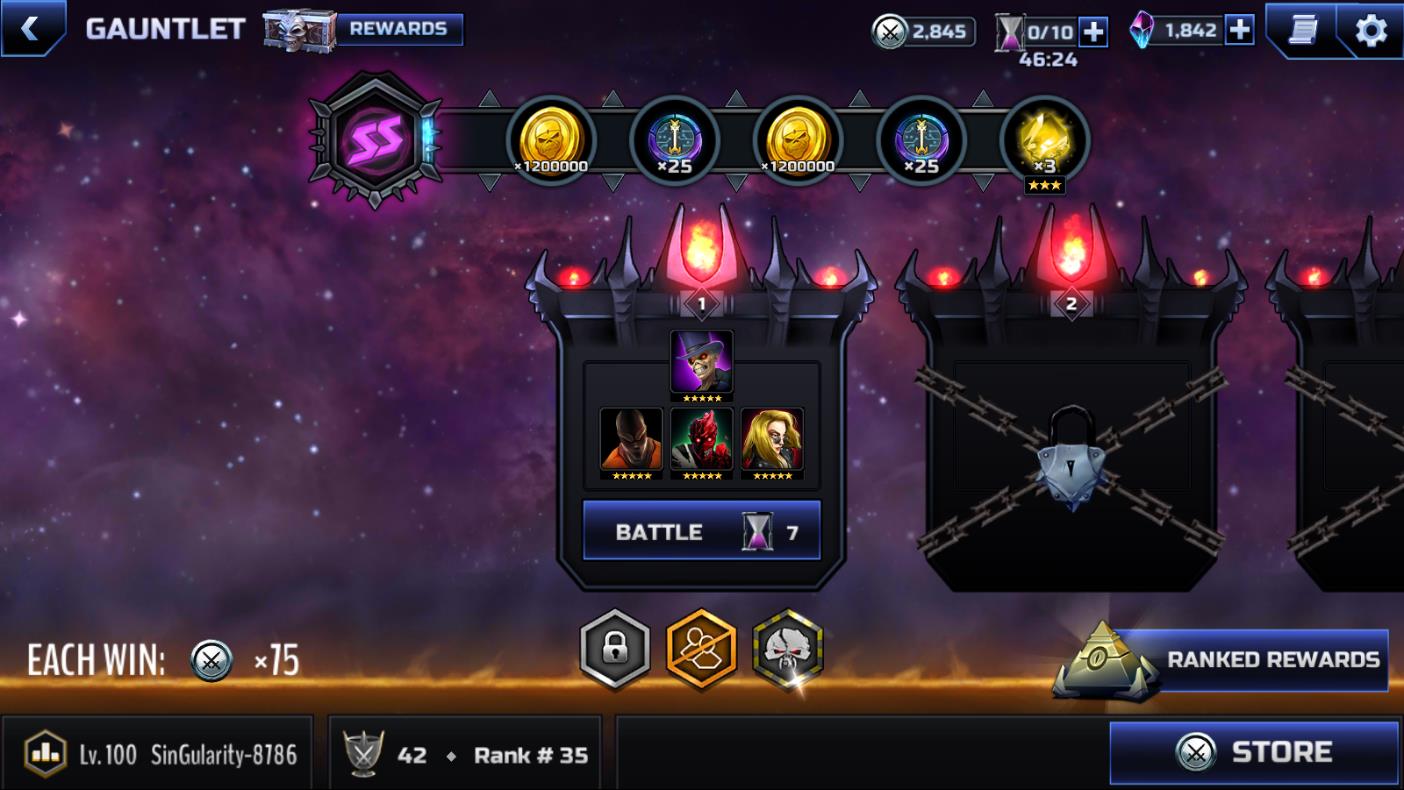Start the Battle costing 7 hourglasses
Screen dimensions: 1404x790
pos(701,531)
